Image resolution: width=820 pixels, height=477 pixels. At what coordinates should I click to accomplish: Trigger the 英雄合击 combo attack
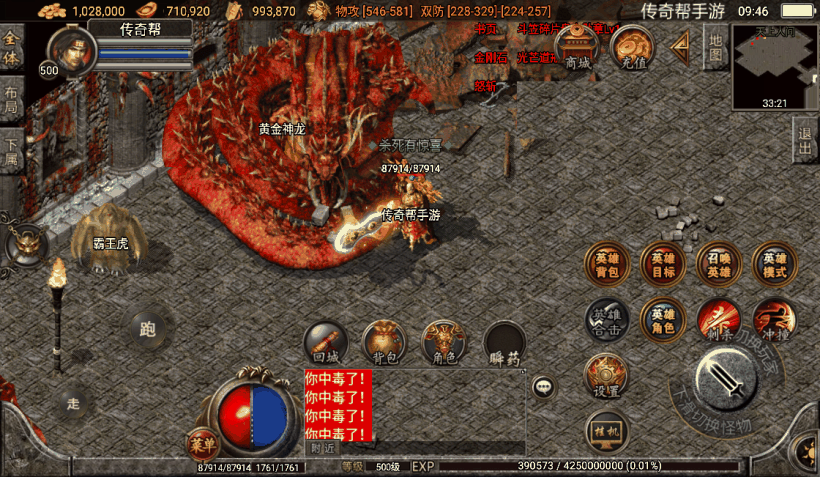[607, 319]
